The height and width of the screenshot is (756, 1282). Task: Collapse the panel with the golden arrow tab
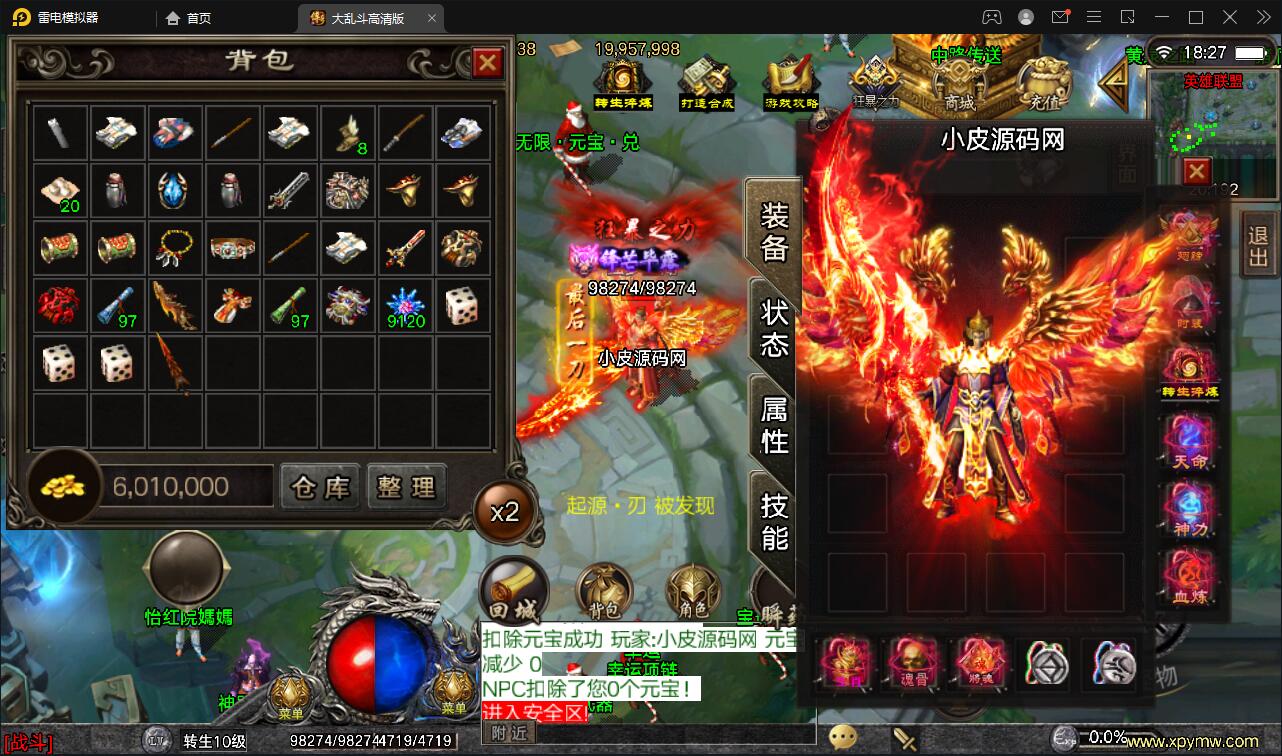tap(1113, 82)
